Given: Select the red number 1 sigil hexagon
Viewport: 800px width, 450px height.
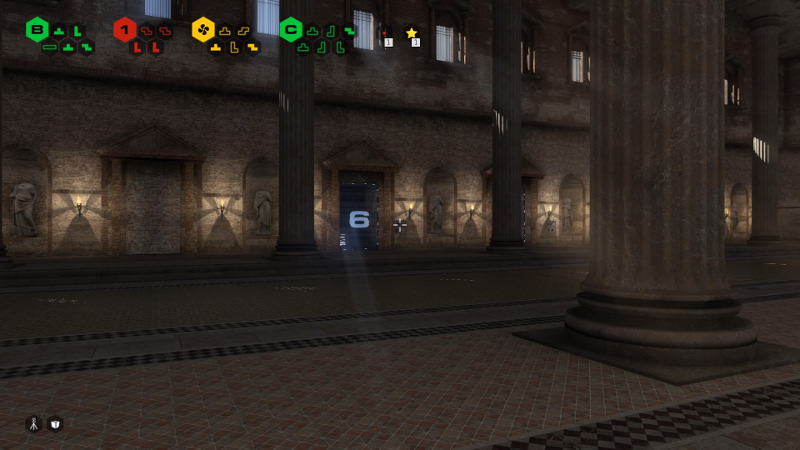Looking at the screenshot, I should (x=125, y=30).
